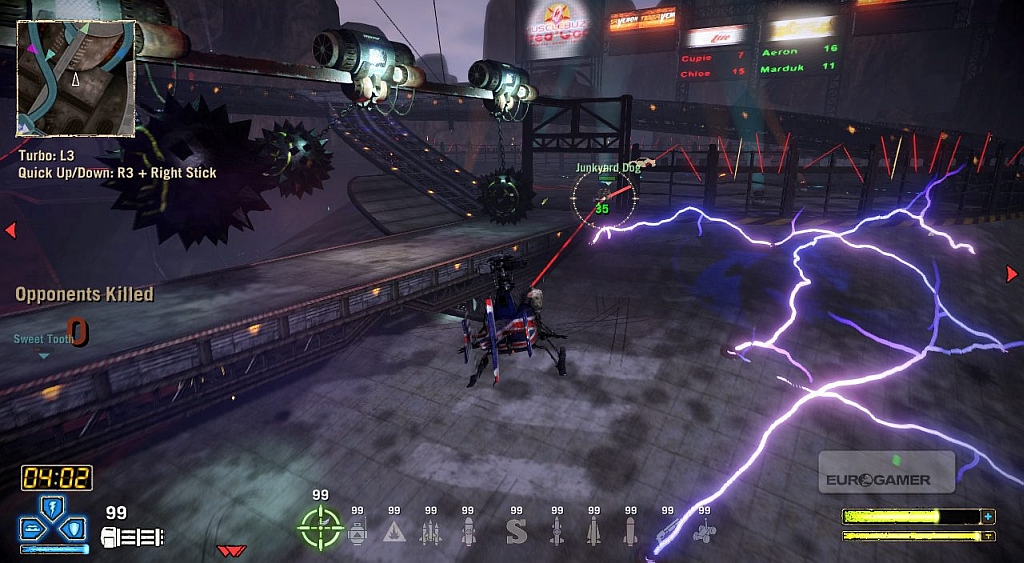
Task: Click the minimap in the corner
Action: tap(76, 78)
